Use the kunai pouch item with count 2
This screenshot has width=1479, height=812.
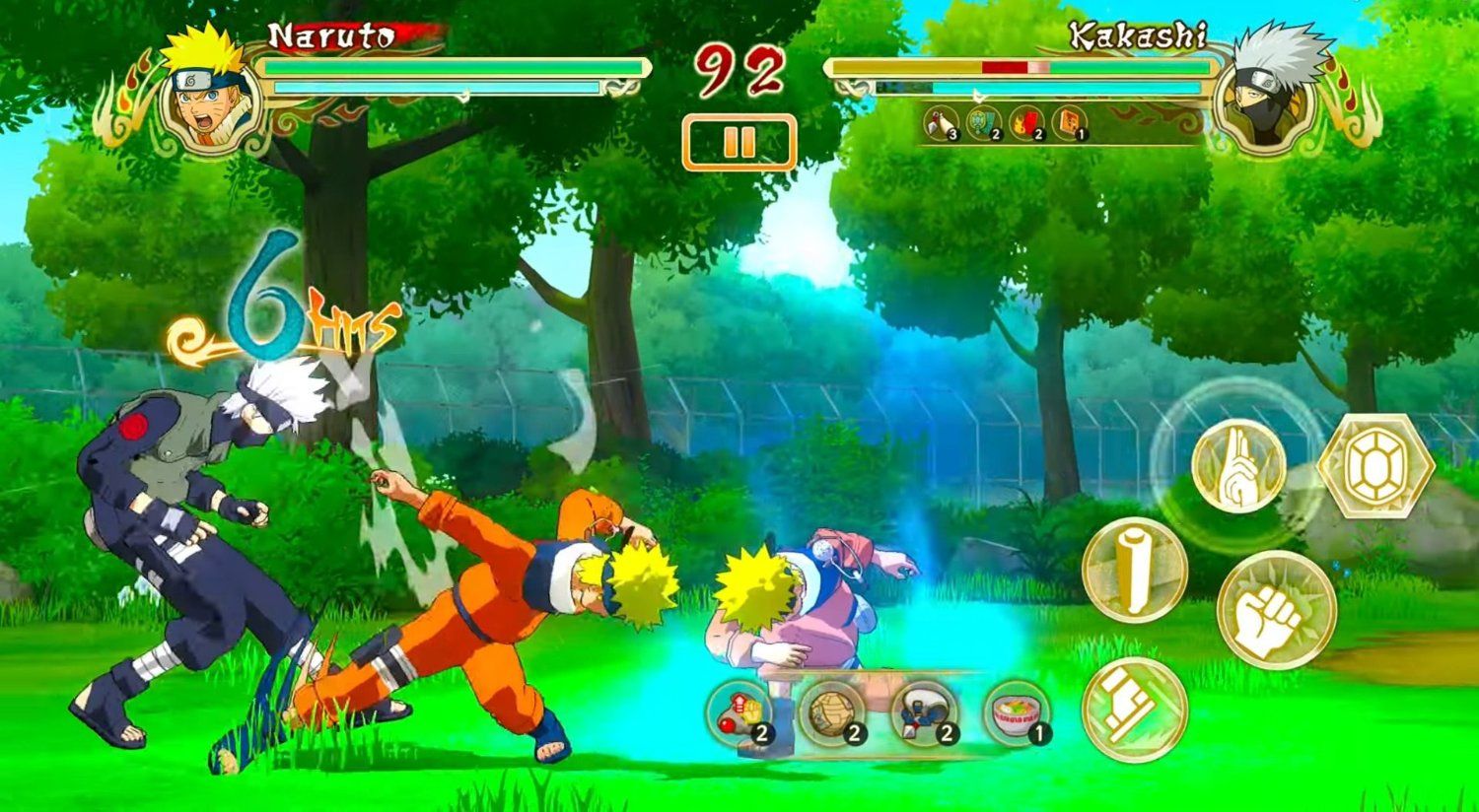(922, 713)
